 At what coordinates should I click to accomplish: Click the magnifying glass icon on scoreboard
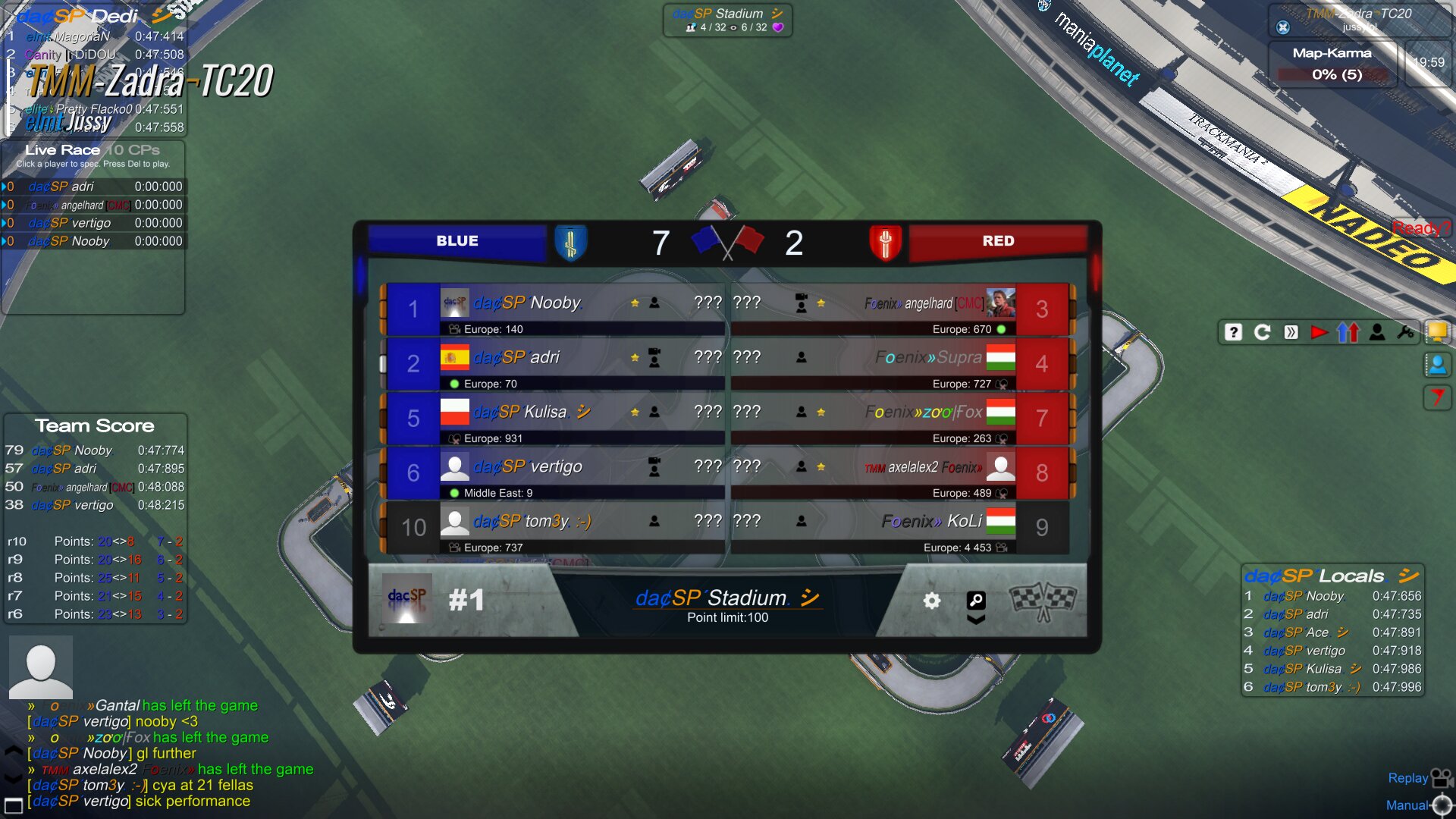(x=976, y=601)
